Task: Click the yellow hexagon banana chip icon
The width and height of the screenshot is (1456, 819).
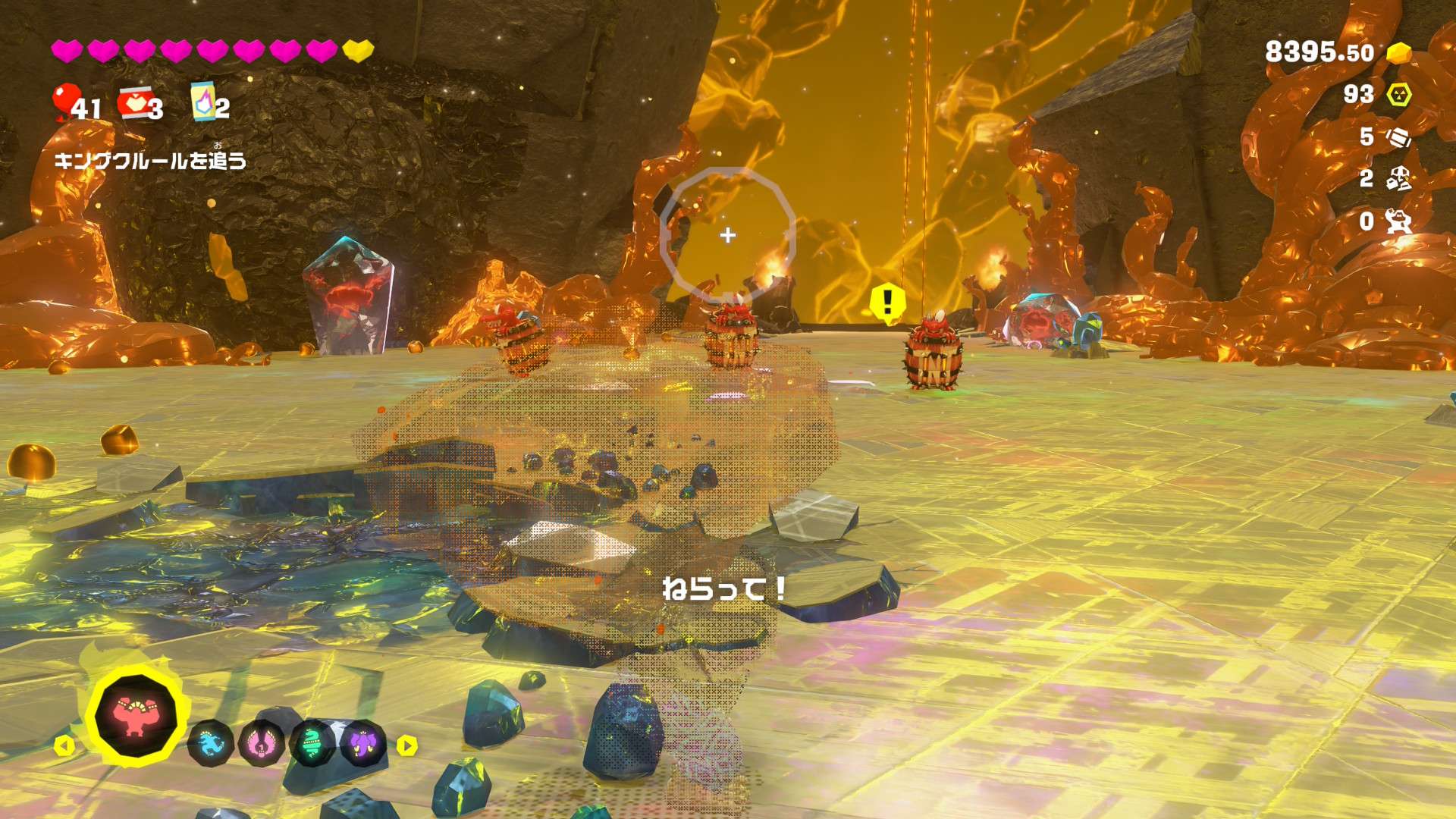Action: coord(1399,95)
